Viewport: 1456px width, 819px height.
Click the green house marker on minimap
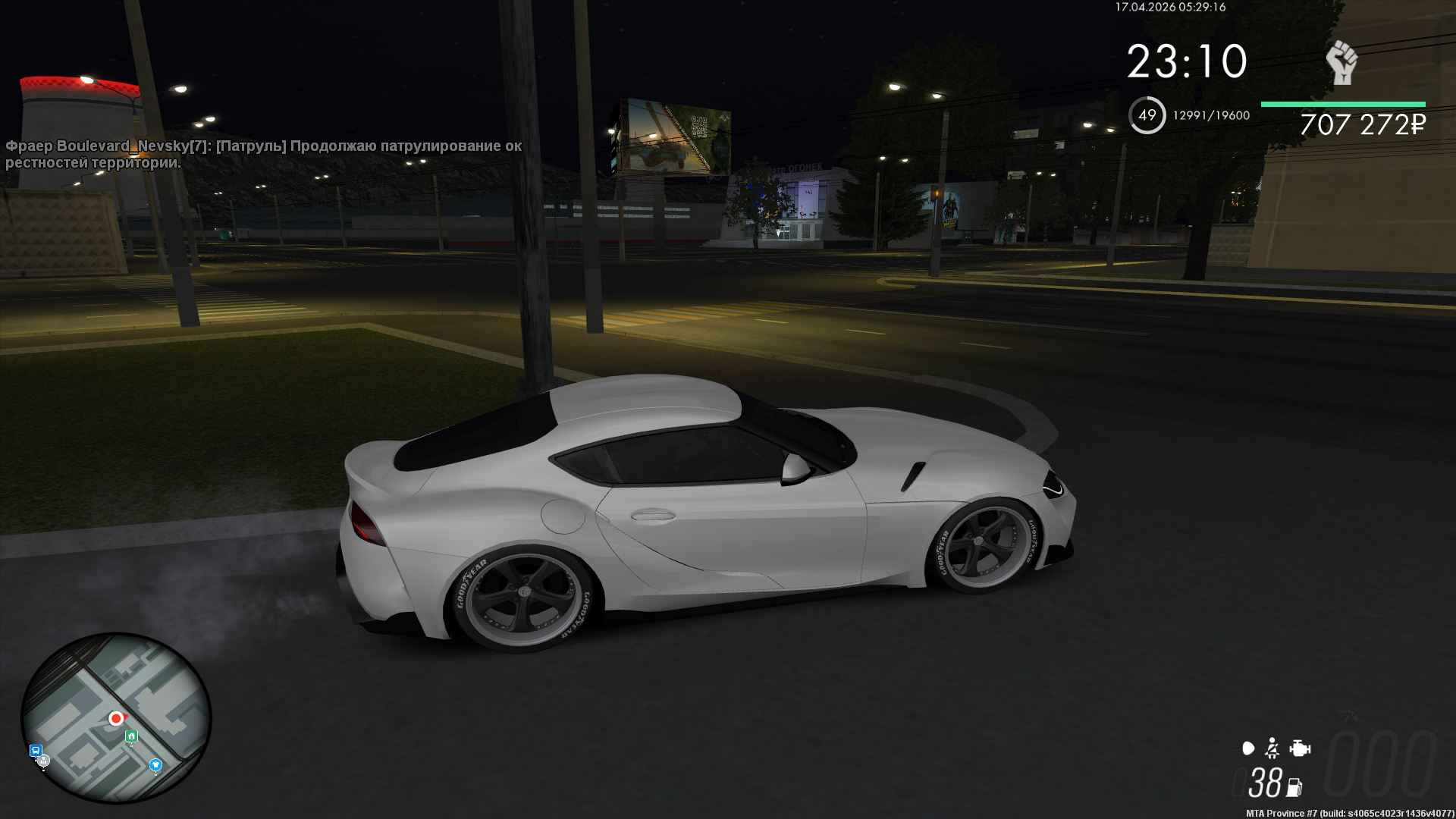(x=132, y=736)
